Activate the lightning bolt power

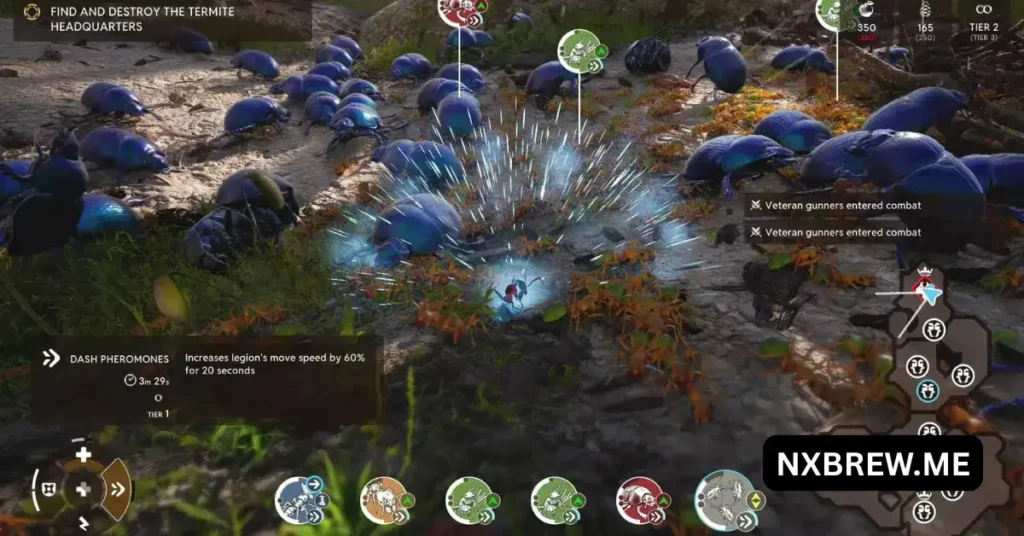click(83, 523)
